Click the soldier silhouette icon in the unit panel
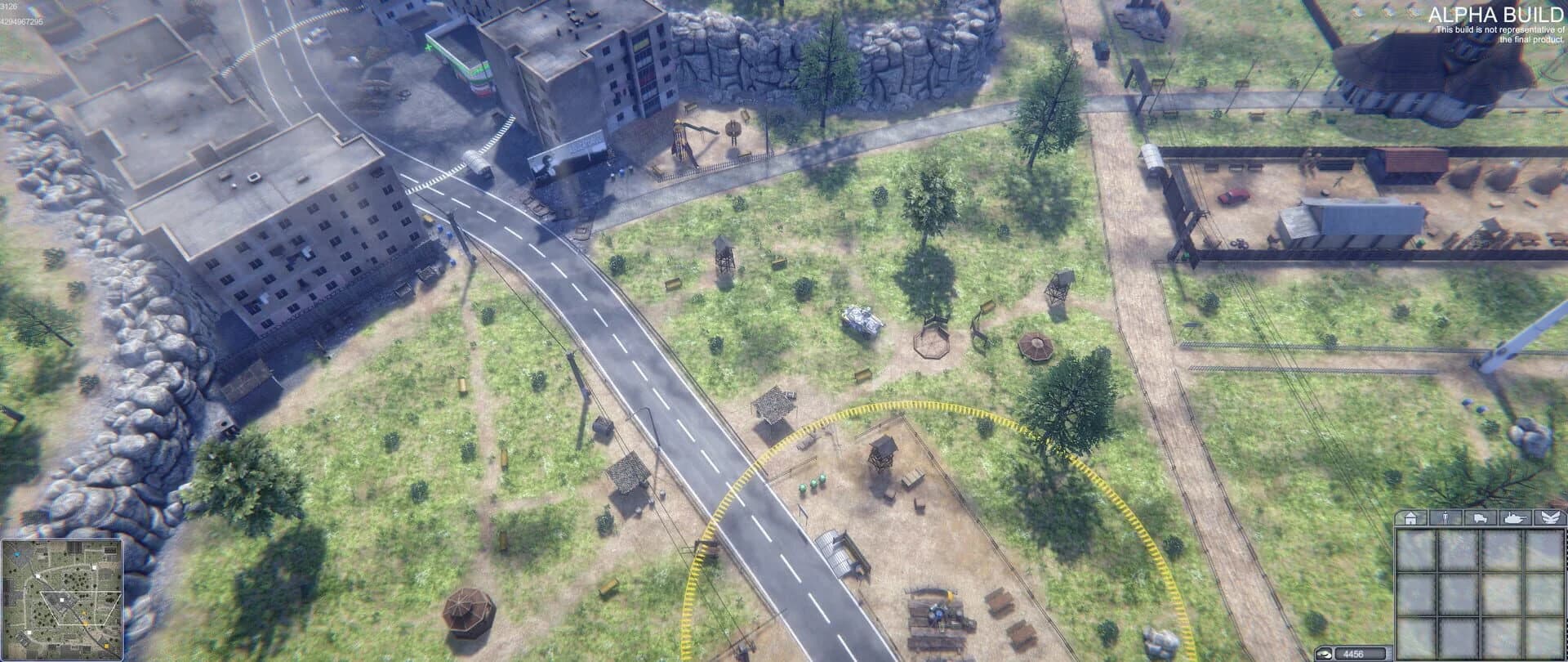Image resolution: width=1568 pixels, height=662 pixels. pyautogui.click(x=1445, y=517)
